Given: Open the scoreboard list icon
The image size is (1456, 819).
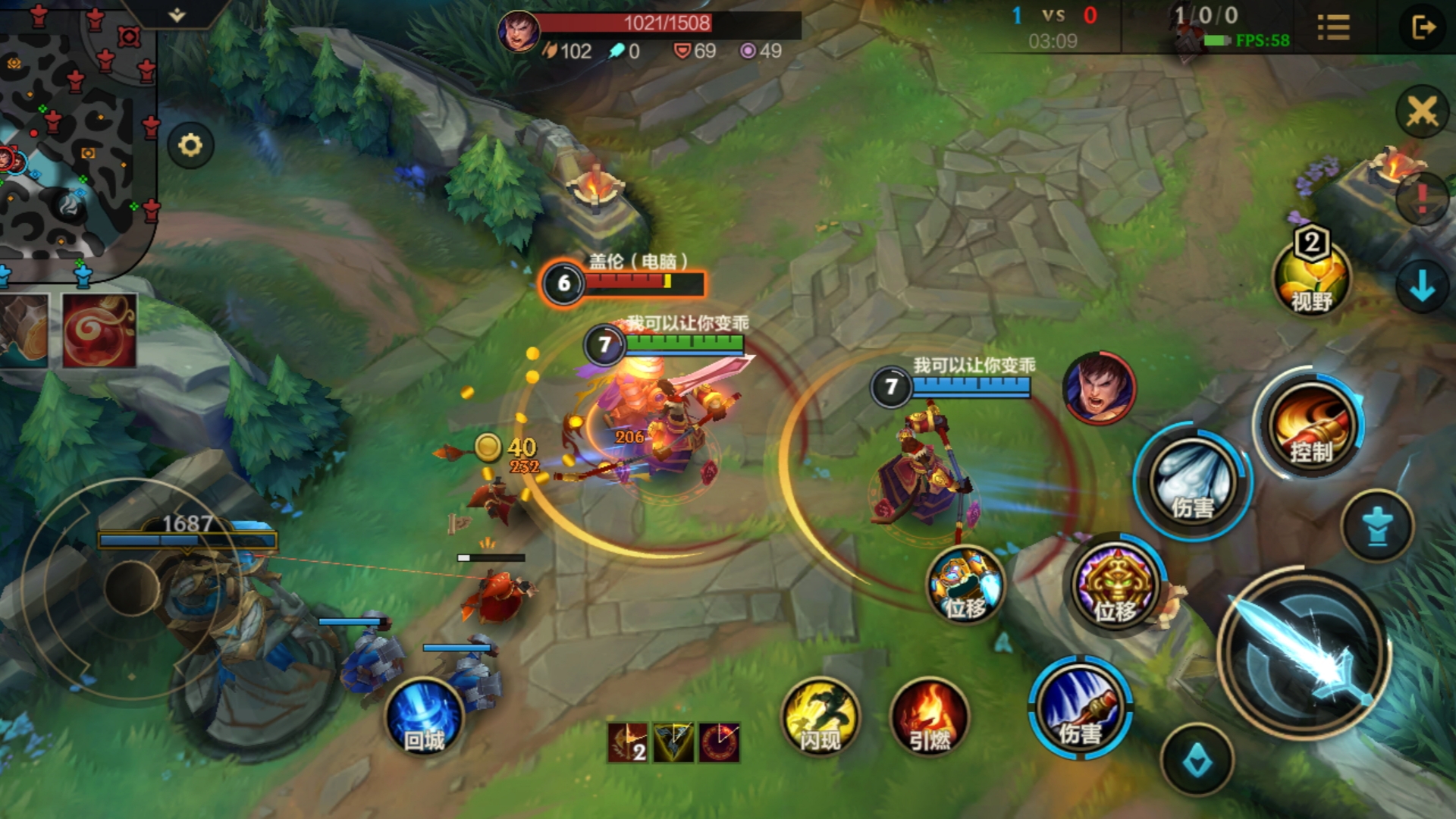Looking at the screenshot, I should pyautogui.click(x=1333, y=28).
